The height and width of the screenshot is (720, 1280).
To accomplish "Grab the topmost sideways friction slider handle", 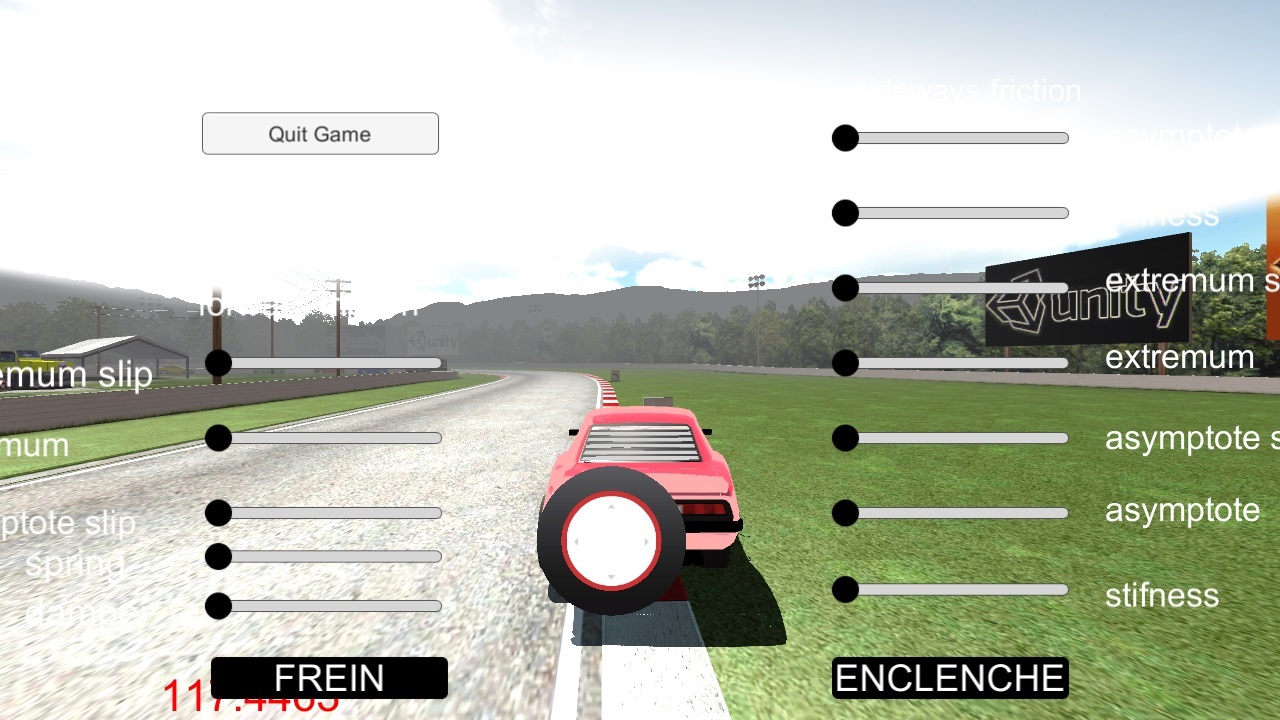I will coord(845,138).
